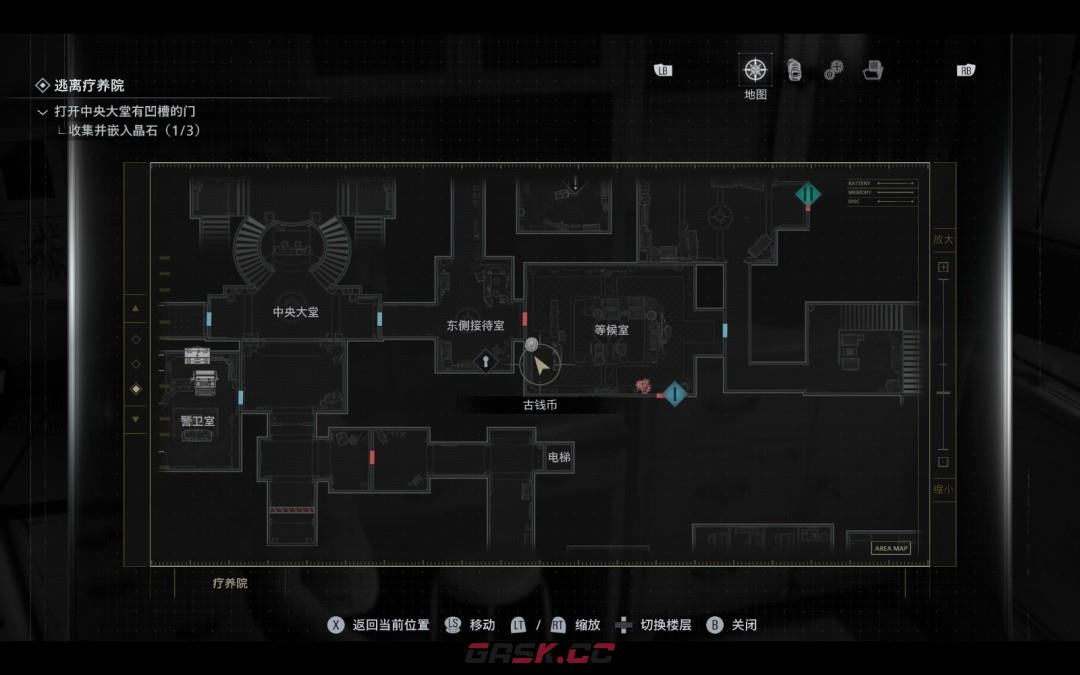The image size is (1080, 675).
Task: Click the AREA MAP label button
Action: (x=891, y=548)
